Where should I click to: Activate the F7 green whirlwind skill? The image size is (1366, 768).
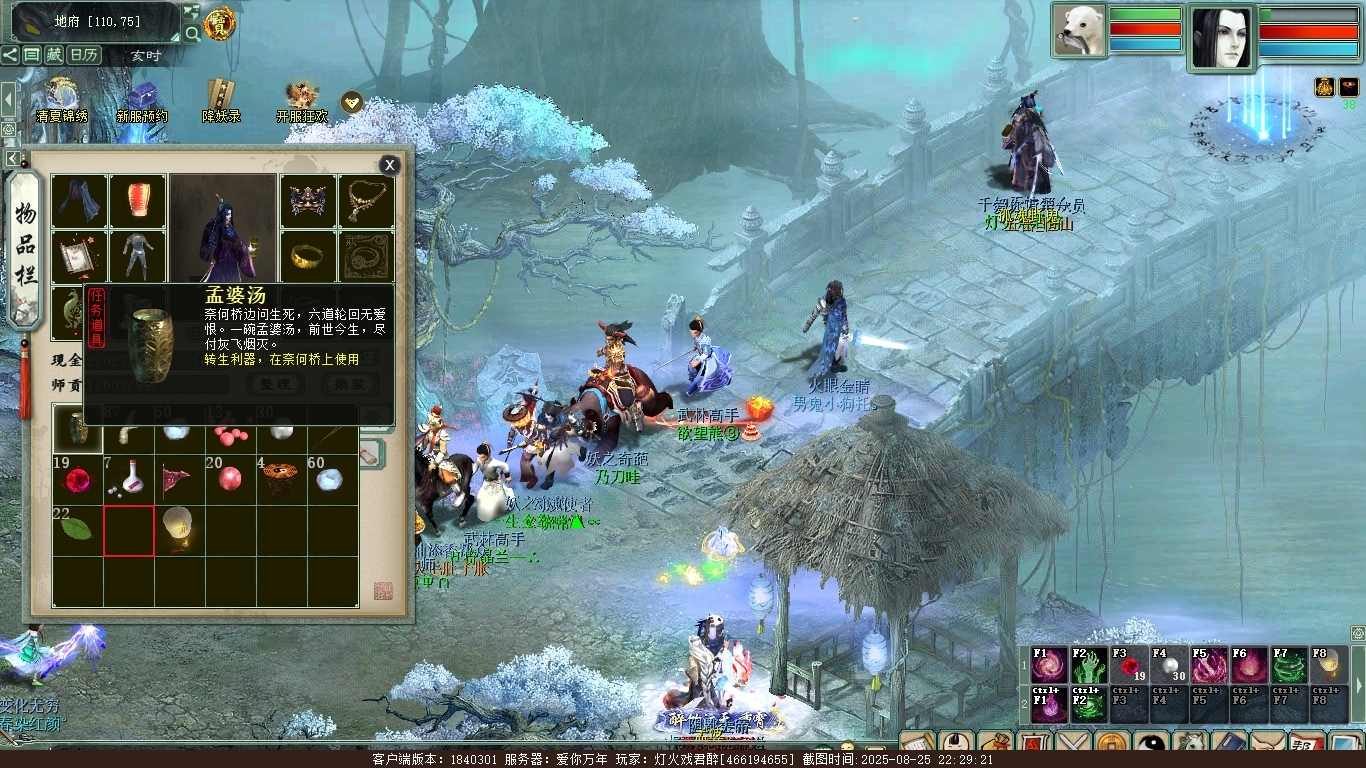click(1289, 665)
